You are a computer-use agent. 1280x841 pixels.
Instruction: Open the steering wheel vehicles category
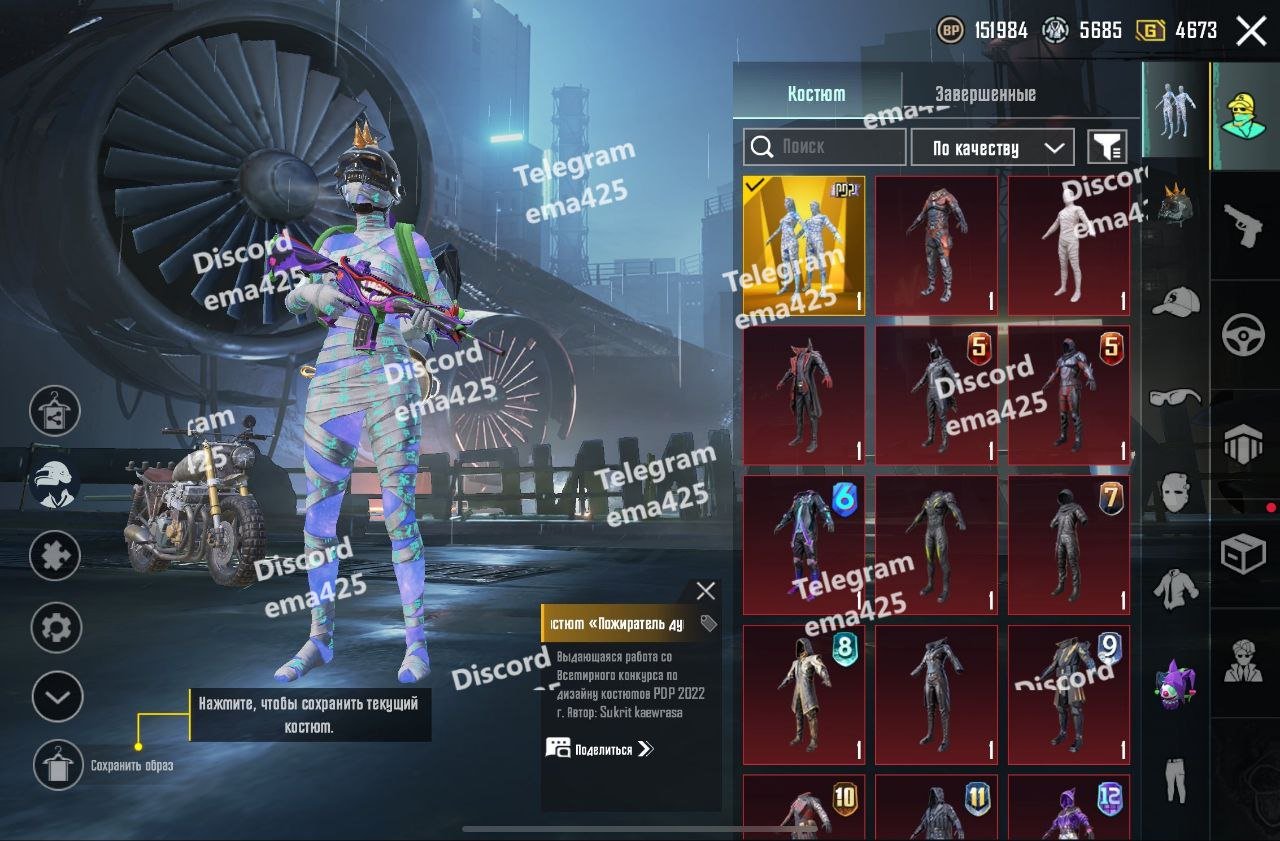[x=1244, y=335]
